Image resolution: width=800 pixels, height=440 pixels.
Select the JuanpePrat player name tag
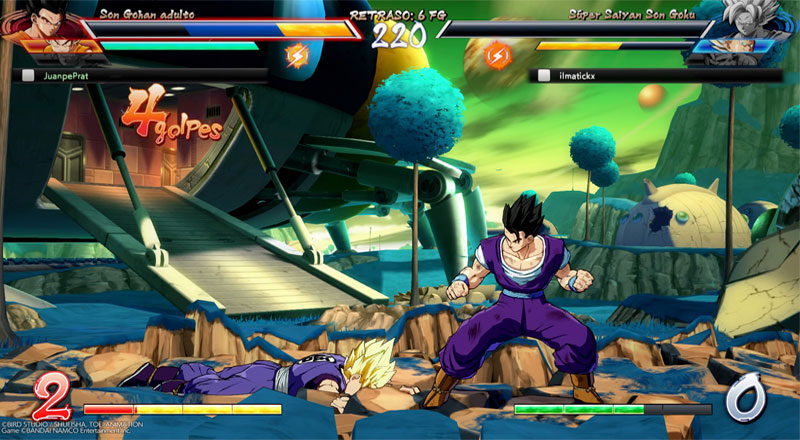(x=74, y=75)
